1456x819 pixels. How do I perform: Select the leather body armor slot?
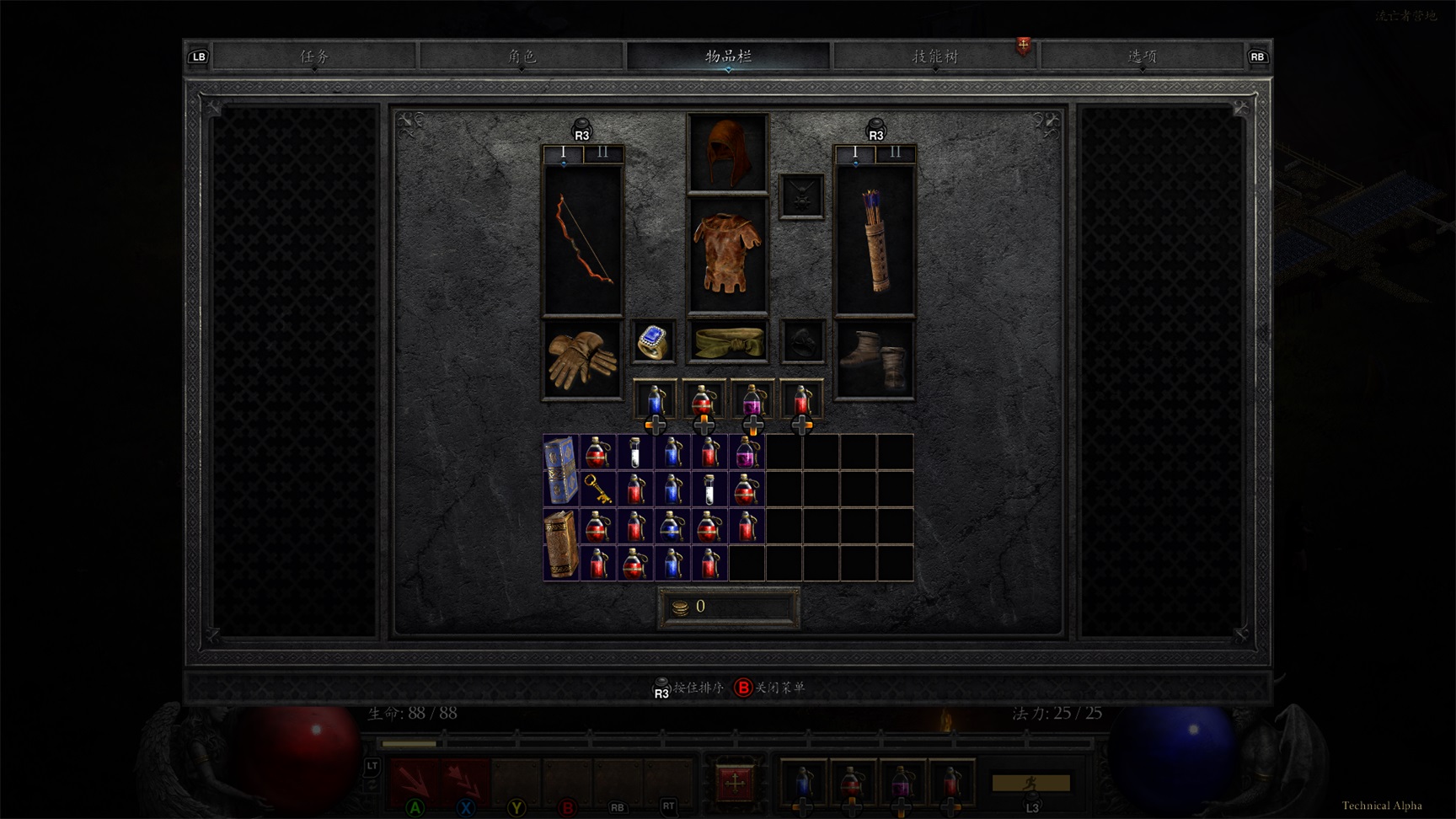pyautogui.click(x=728, y=254)
